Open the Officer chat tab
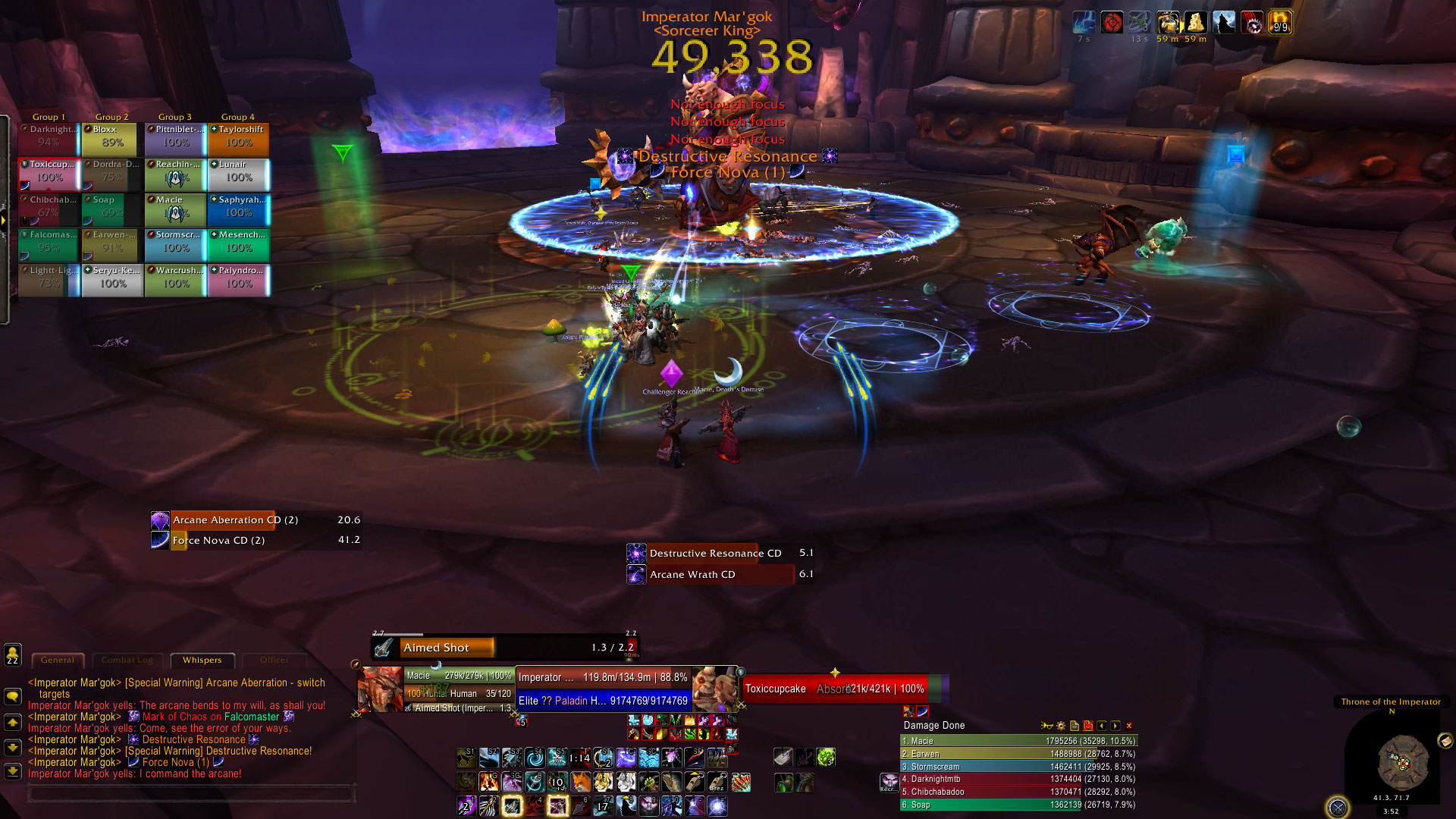 pos(274,660)
